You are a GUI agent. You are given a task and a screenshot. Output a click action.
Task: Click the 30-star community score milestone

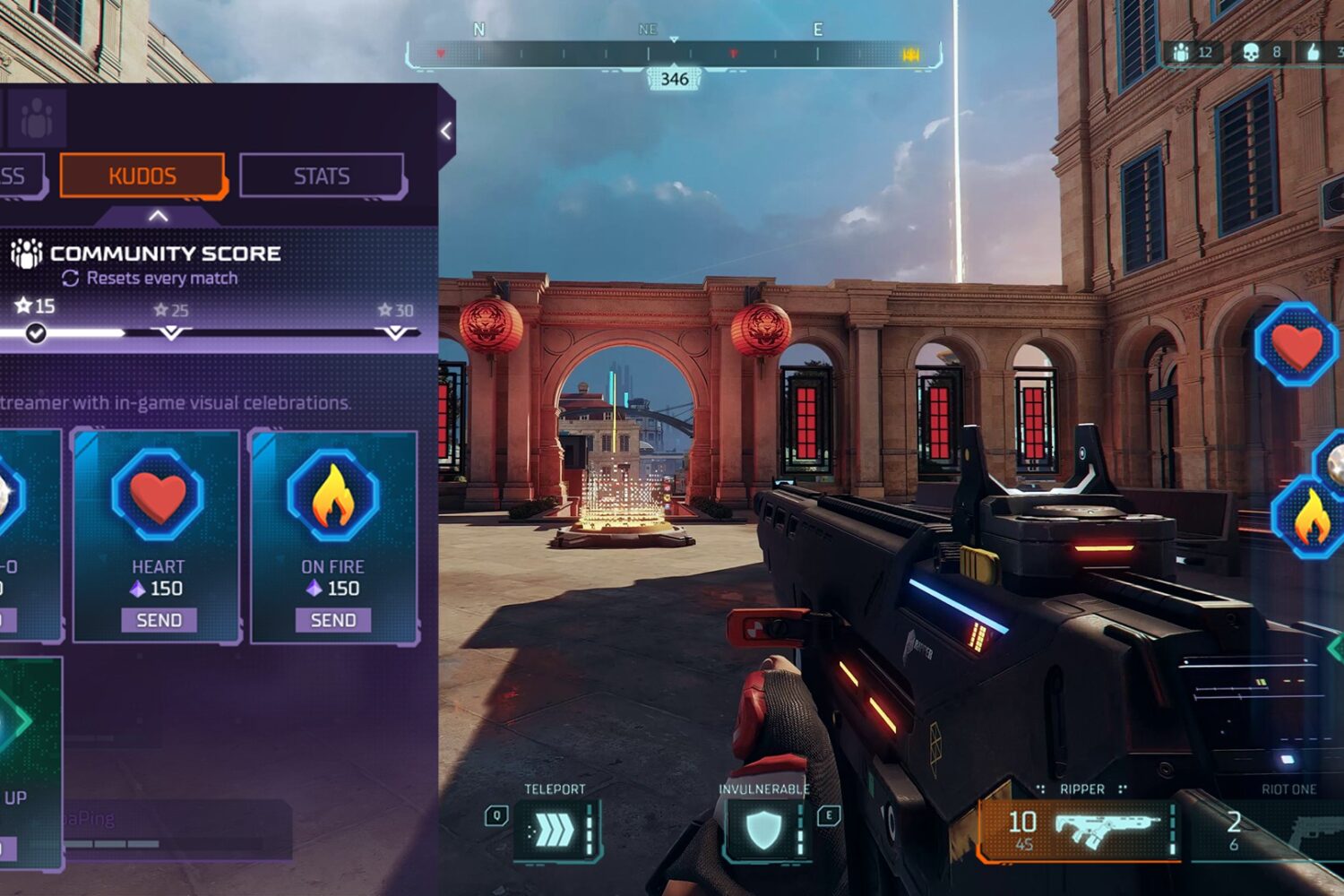(x=395, y=332)
